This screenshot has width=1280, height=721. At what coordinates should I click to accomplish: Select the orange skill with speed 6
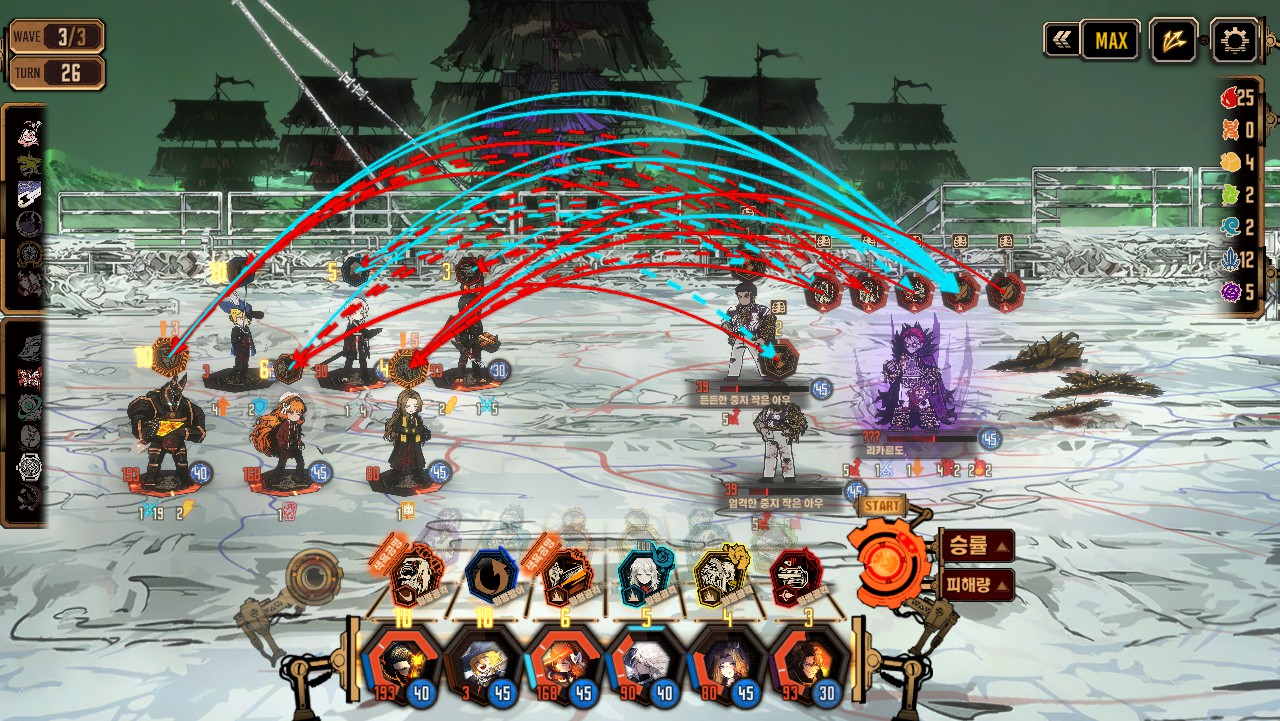pyautogui.click(x=565, y=578)
